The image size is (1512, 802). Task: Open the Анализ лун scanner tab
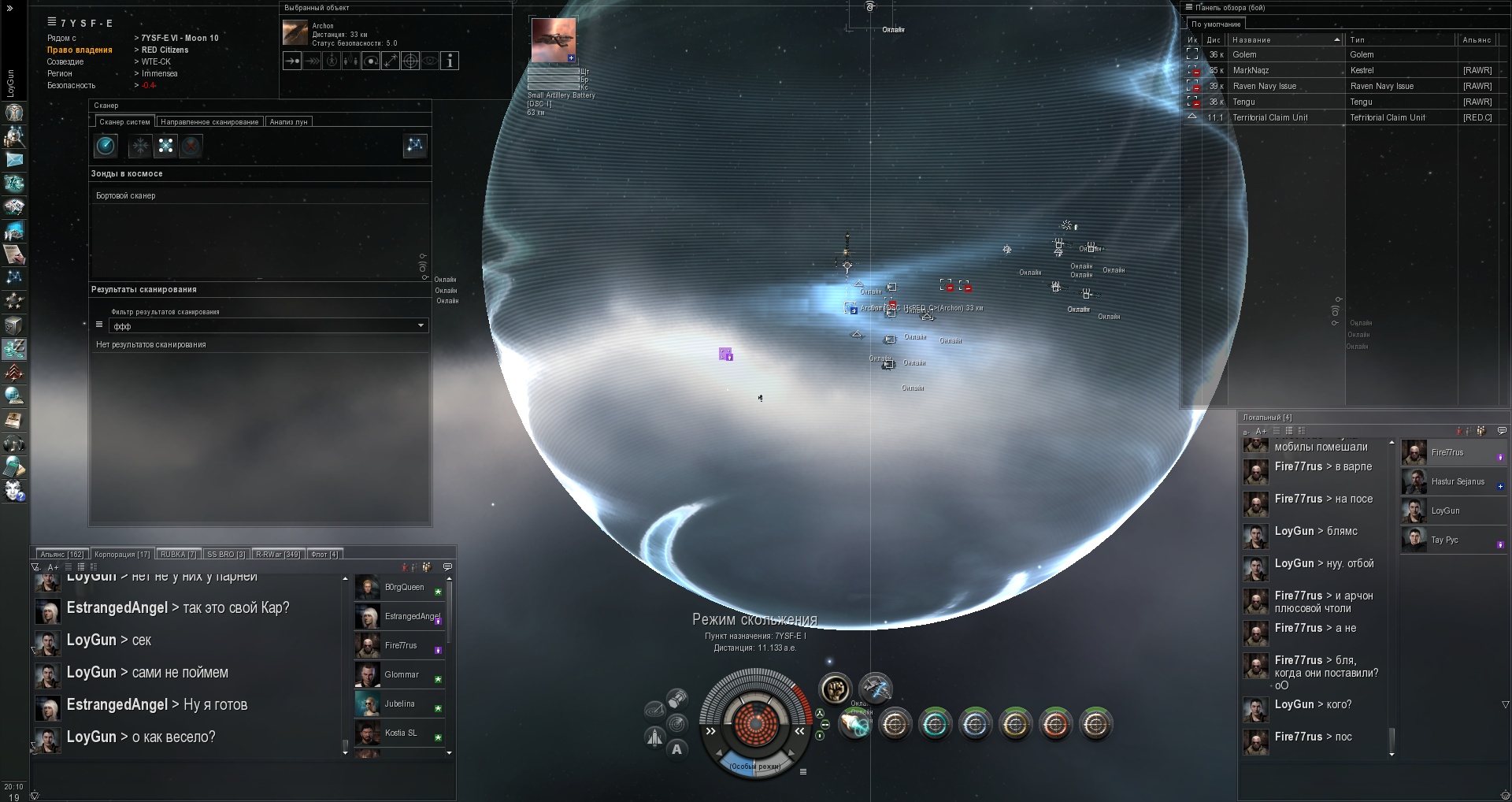(x=288, y=122)
